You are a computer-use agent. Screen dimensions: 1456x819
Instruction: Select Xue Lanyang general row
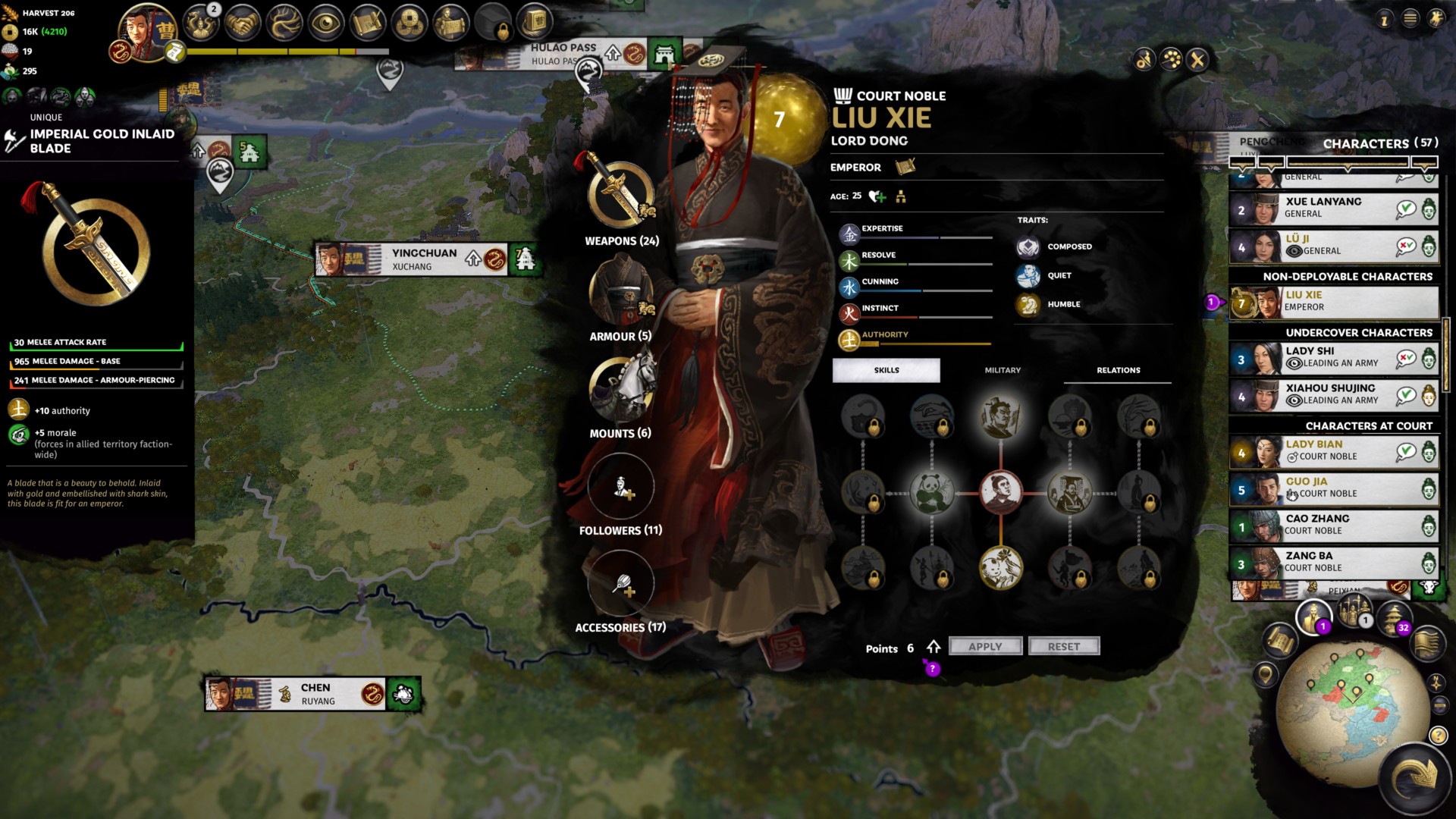tap(1333, 208)
